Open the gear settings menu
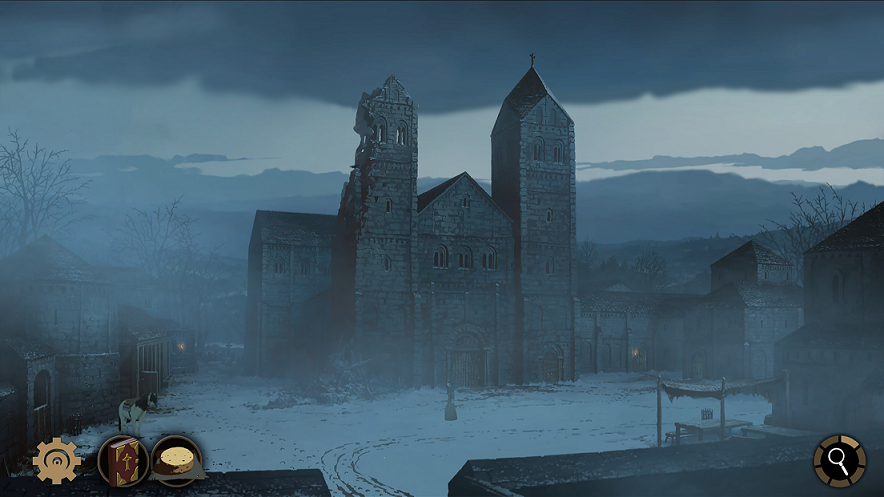884x497 pixels. [x=56, y=460]
